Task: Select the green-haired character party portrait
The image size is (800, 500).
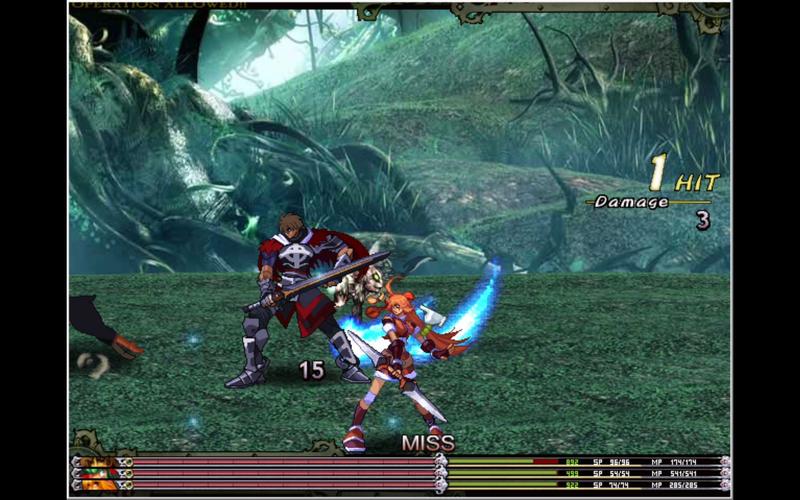Action: [98, 473]
